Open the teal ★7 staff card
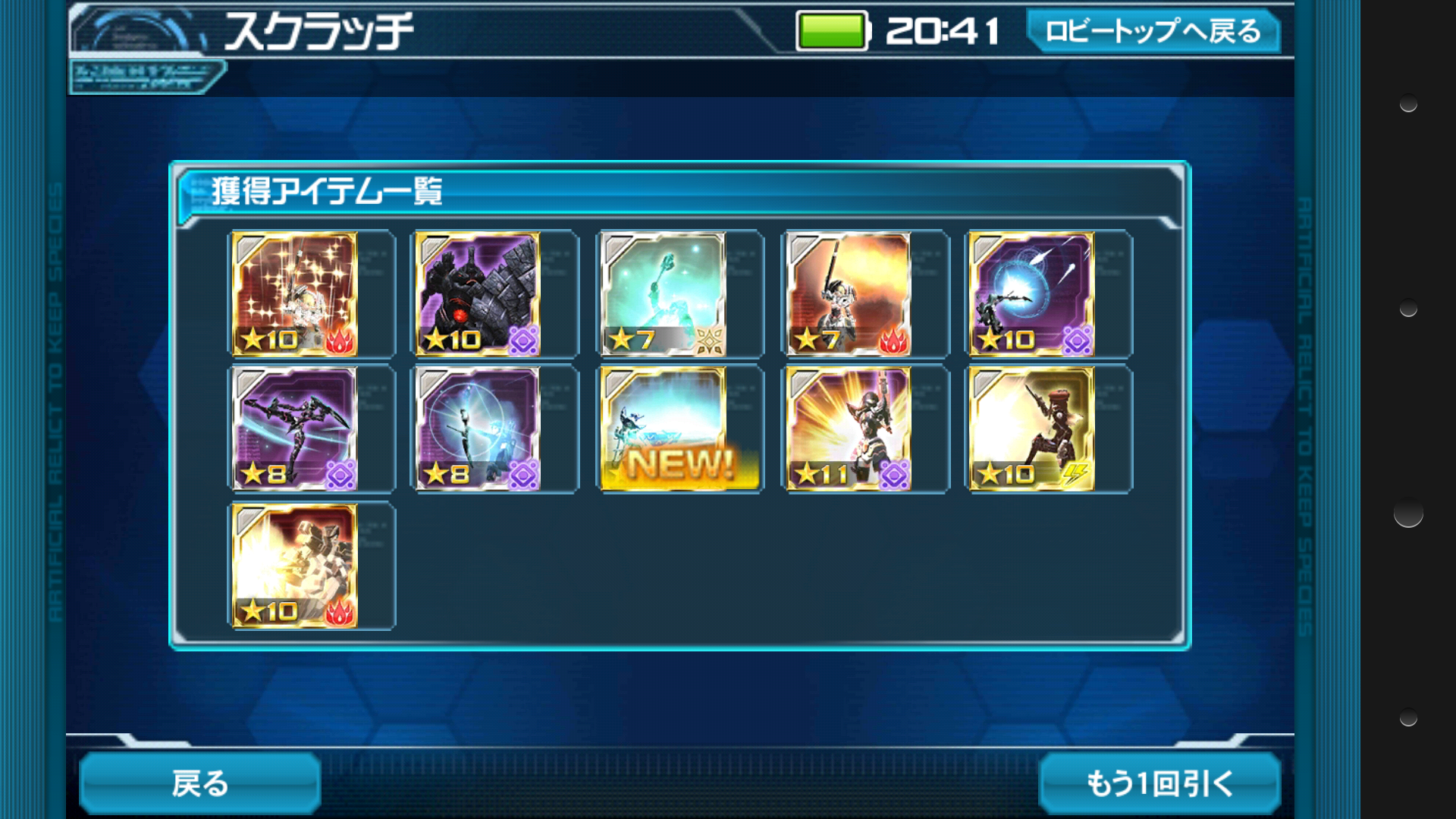Screen dimensions: 1456x819 [664, 294]
